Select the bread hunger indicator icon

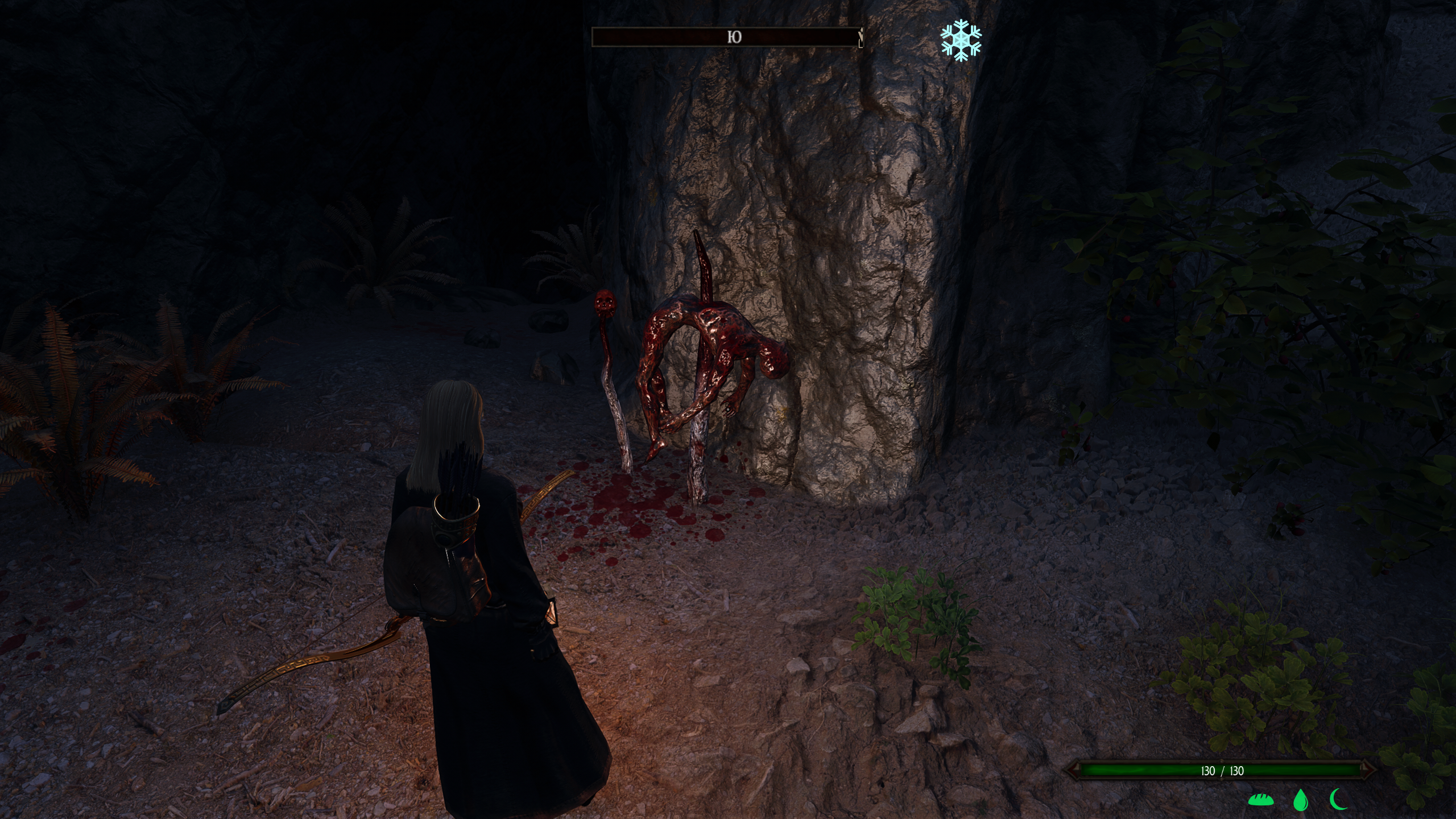(x=1260, y=800)
